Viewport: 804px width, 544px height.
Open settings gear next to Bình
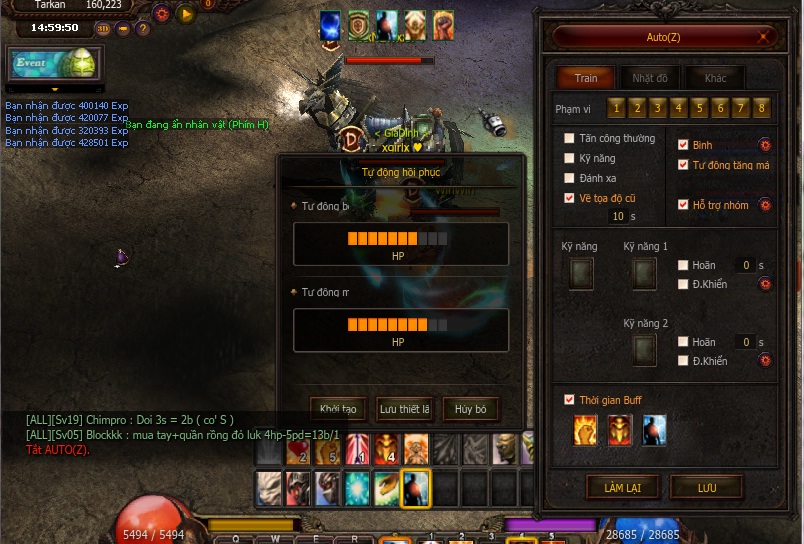(x=765, y=145)
